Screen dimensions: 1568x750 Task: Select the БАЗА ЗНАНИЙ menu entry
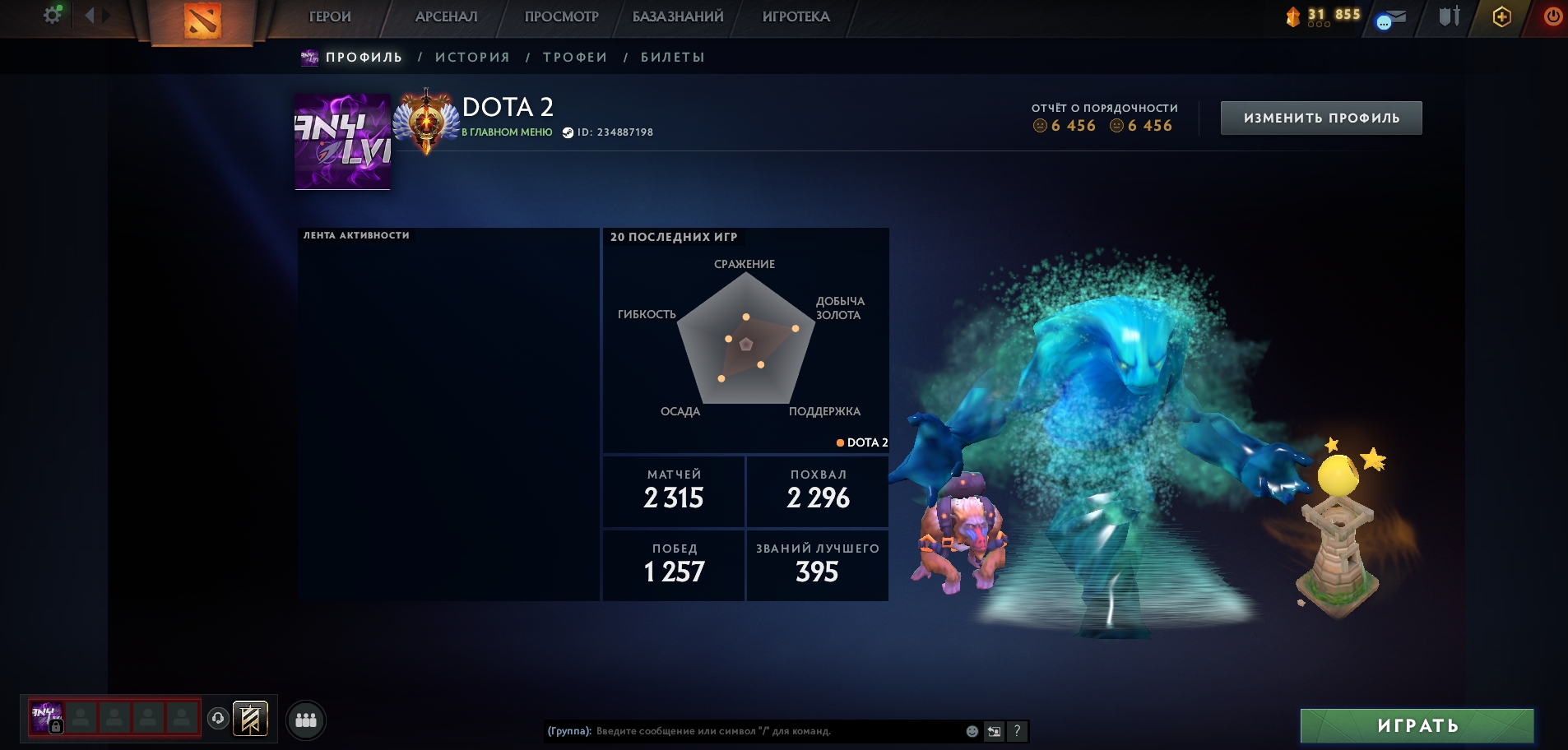tap(678, 16)
